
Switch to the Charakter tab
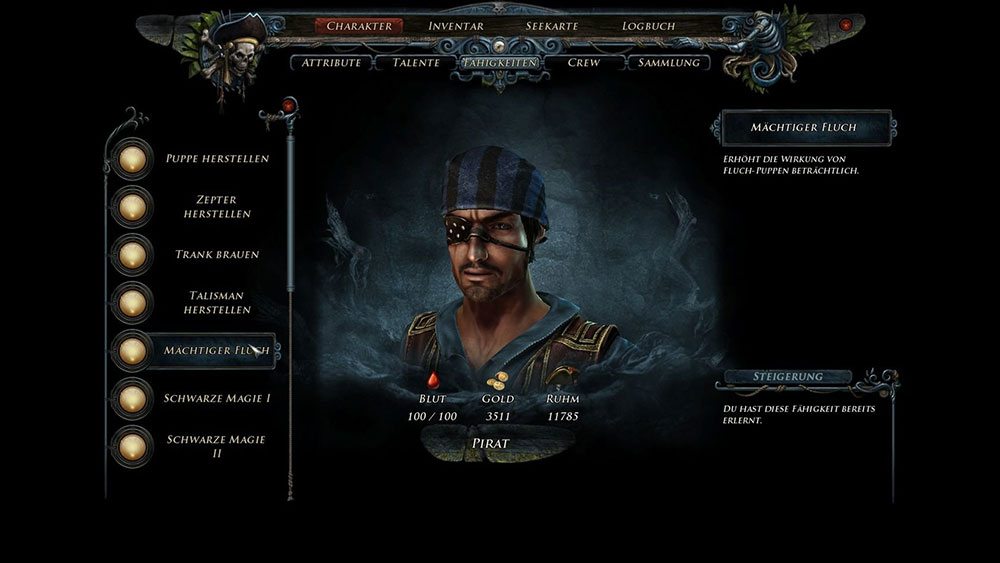[360, 26]
